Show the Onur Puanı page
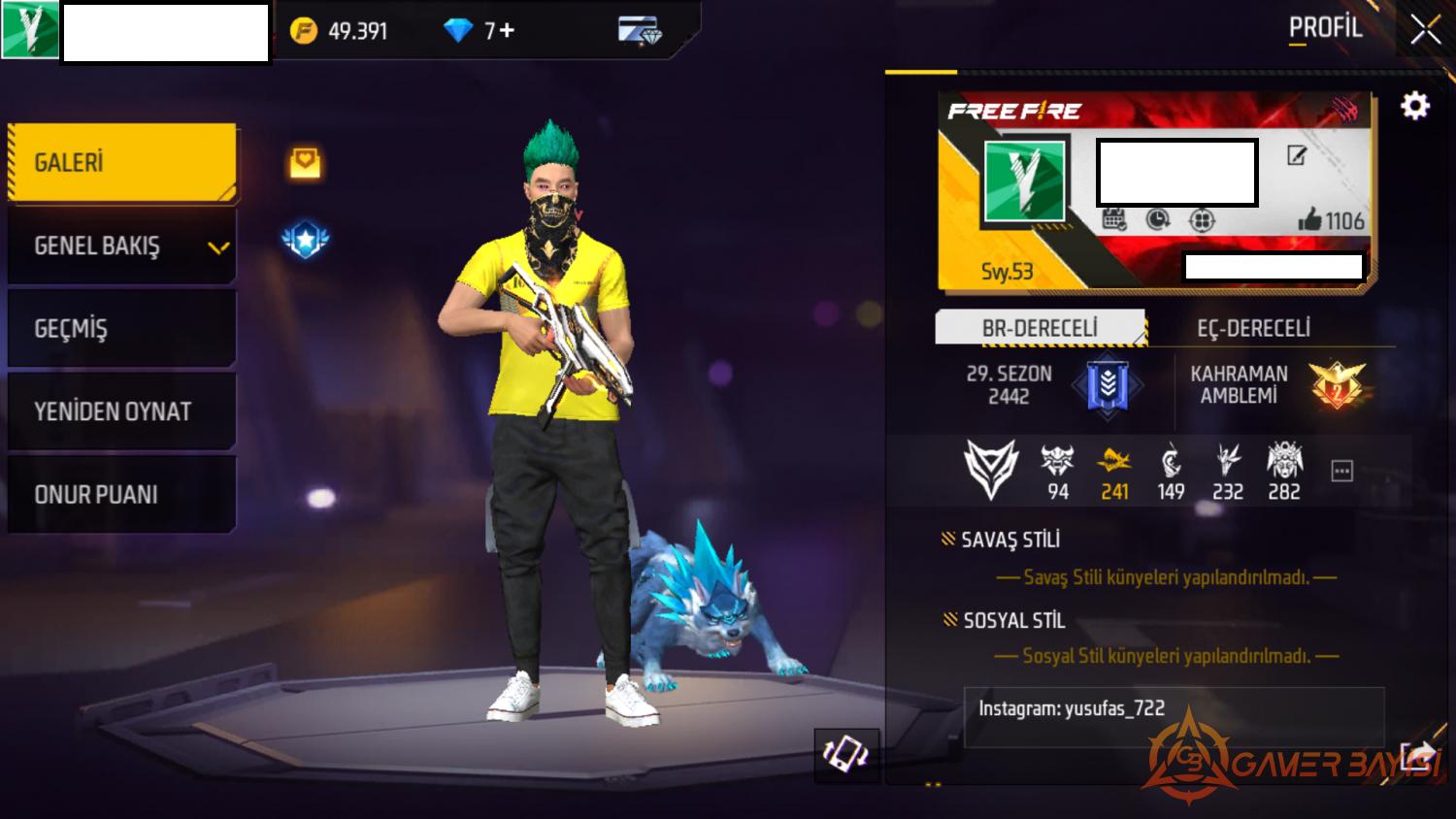The height and width of the screenshot is (819, 1456). [x=121, y=494]
